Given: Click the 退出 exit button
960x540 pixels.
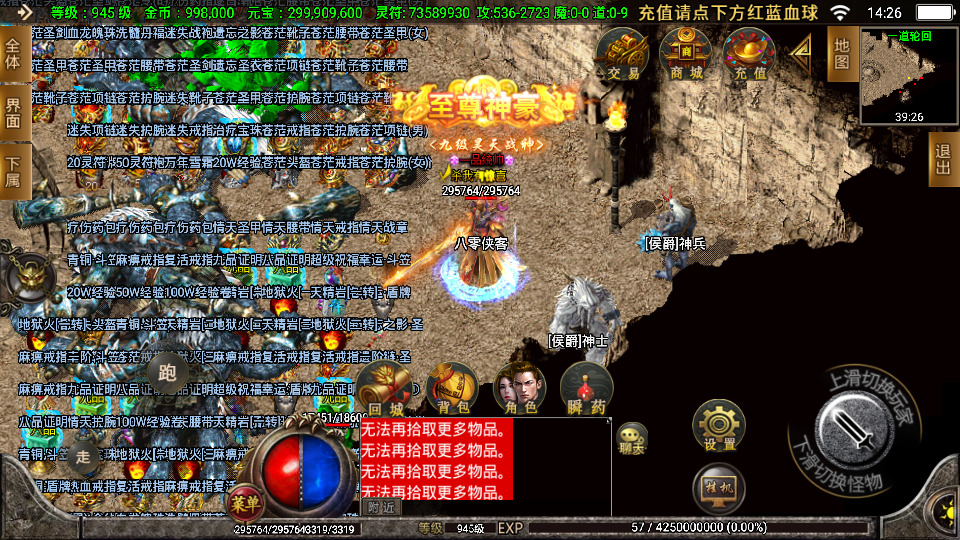Looking at the screenshot, I should pos(942,158).
